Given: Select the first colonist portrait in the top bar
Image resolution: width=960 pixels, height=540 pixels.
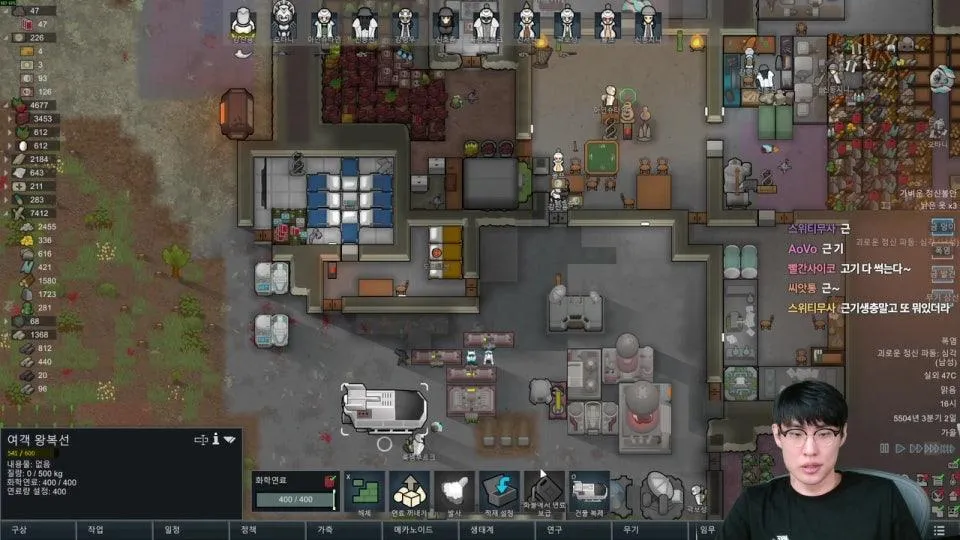Looking at the screenshot, I should pos(243,24).
